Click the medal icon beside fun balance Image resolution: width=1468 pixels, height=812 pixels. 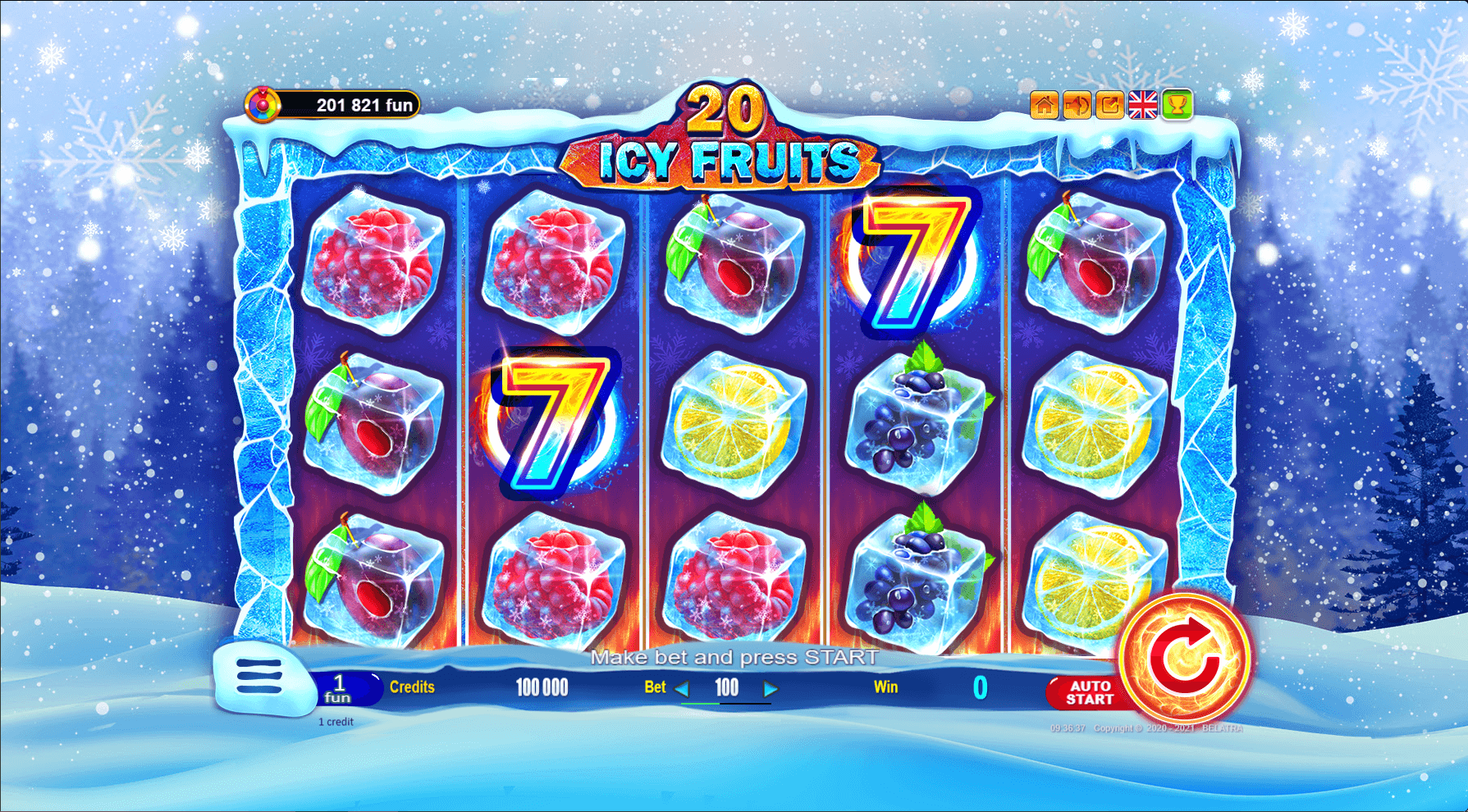click(263, 105)
